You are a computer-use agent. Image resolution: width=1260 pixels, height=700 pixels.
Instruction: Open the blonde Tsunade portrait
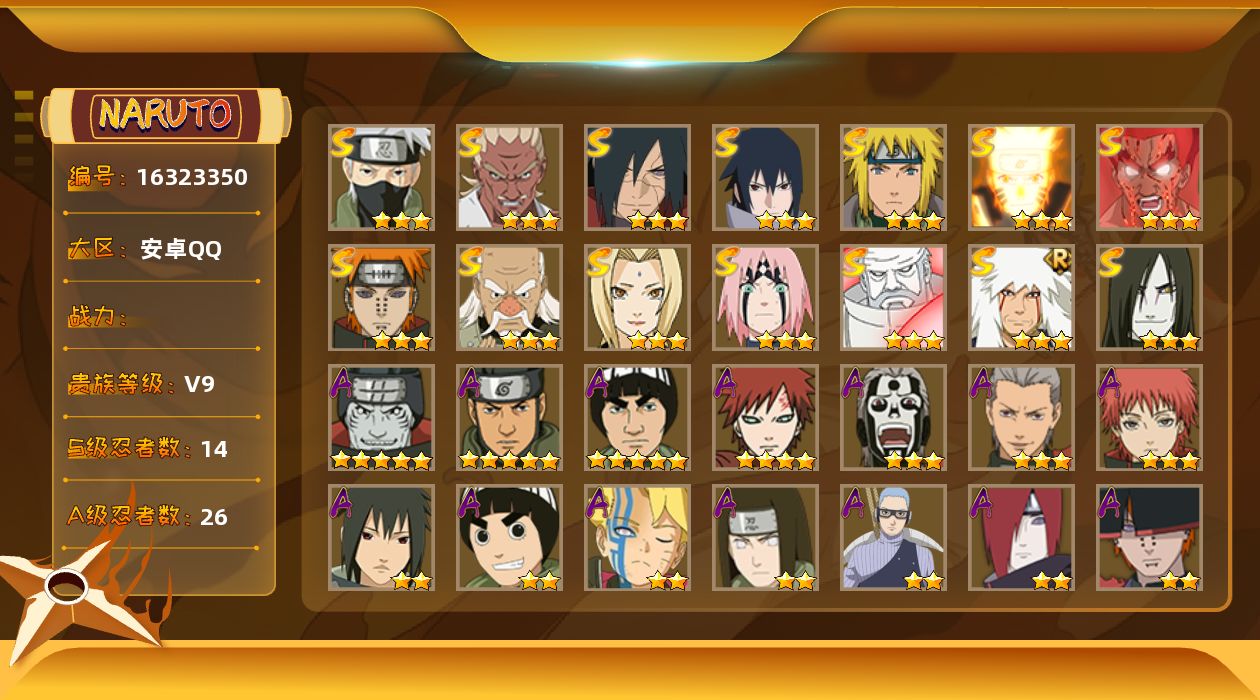(x=637, y=297)
